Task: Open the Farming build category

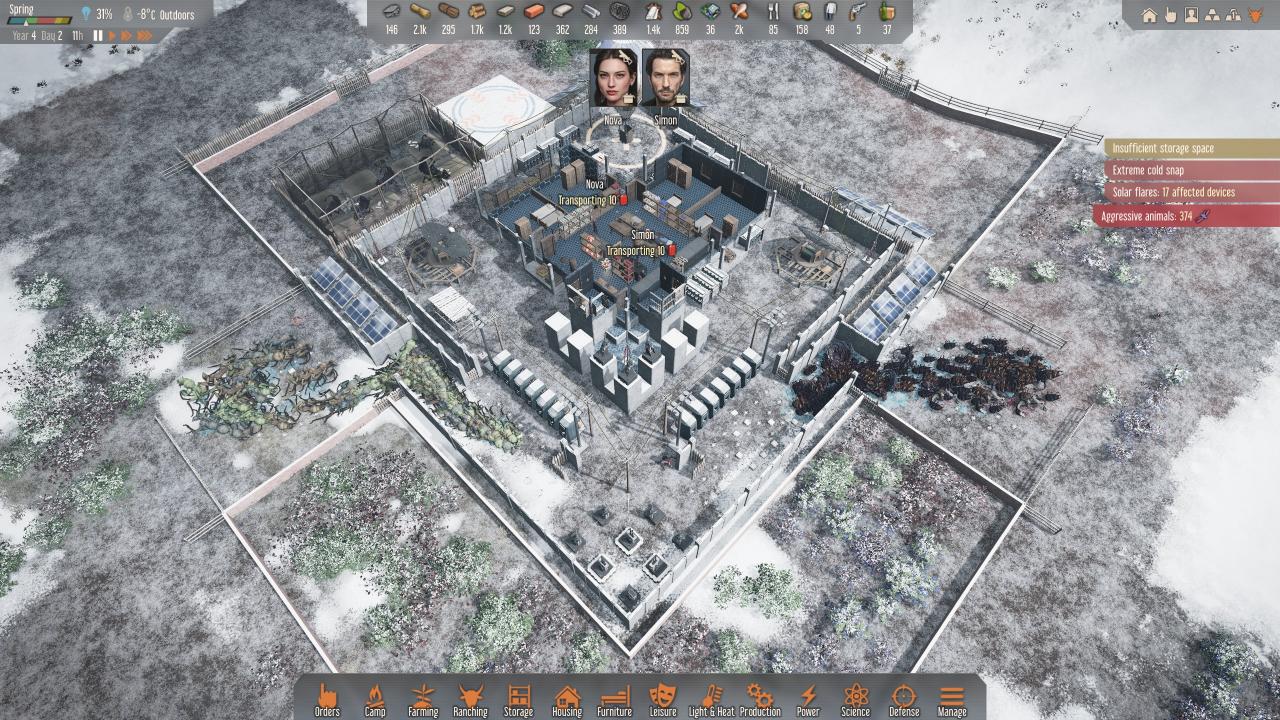Action: (x=423, y=699)
